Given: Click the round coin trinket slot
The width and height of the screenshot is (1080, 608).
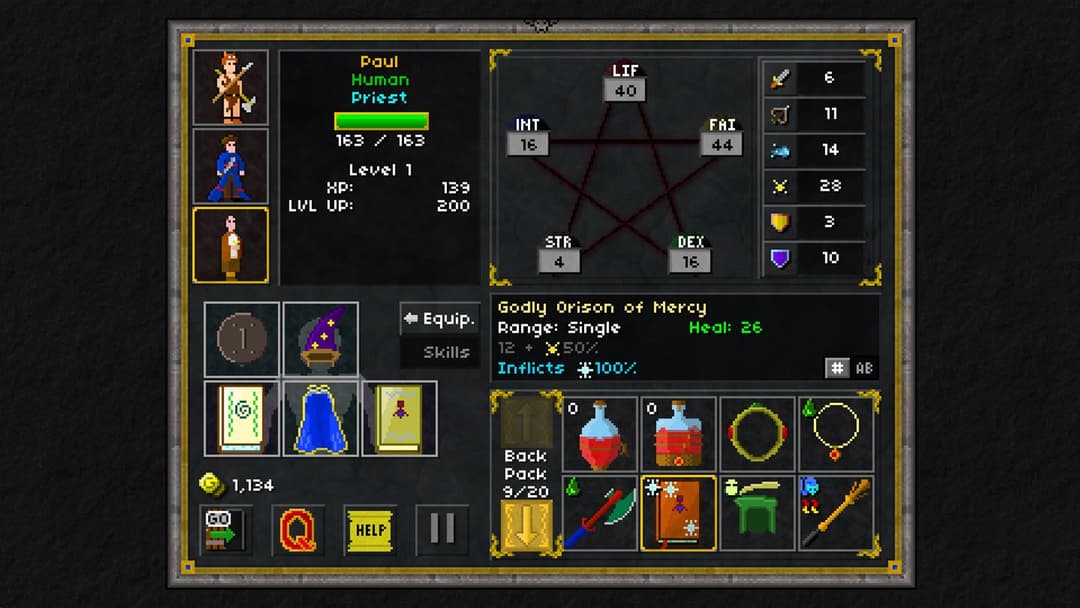Looking at the screenshot, I should [242, 339].
